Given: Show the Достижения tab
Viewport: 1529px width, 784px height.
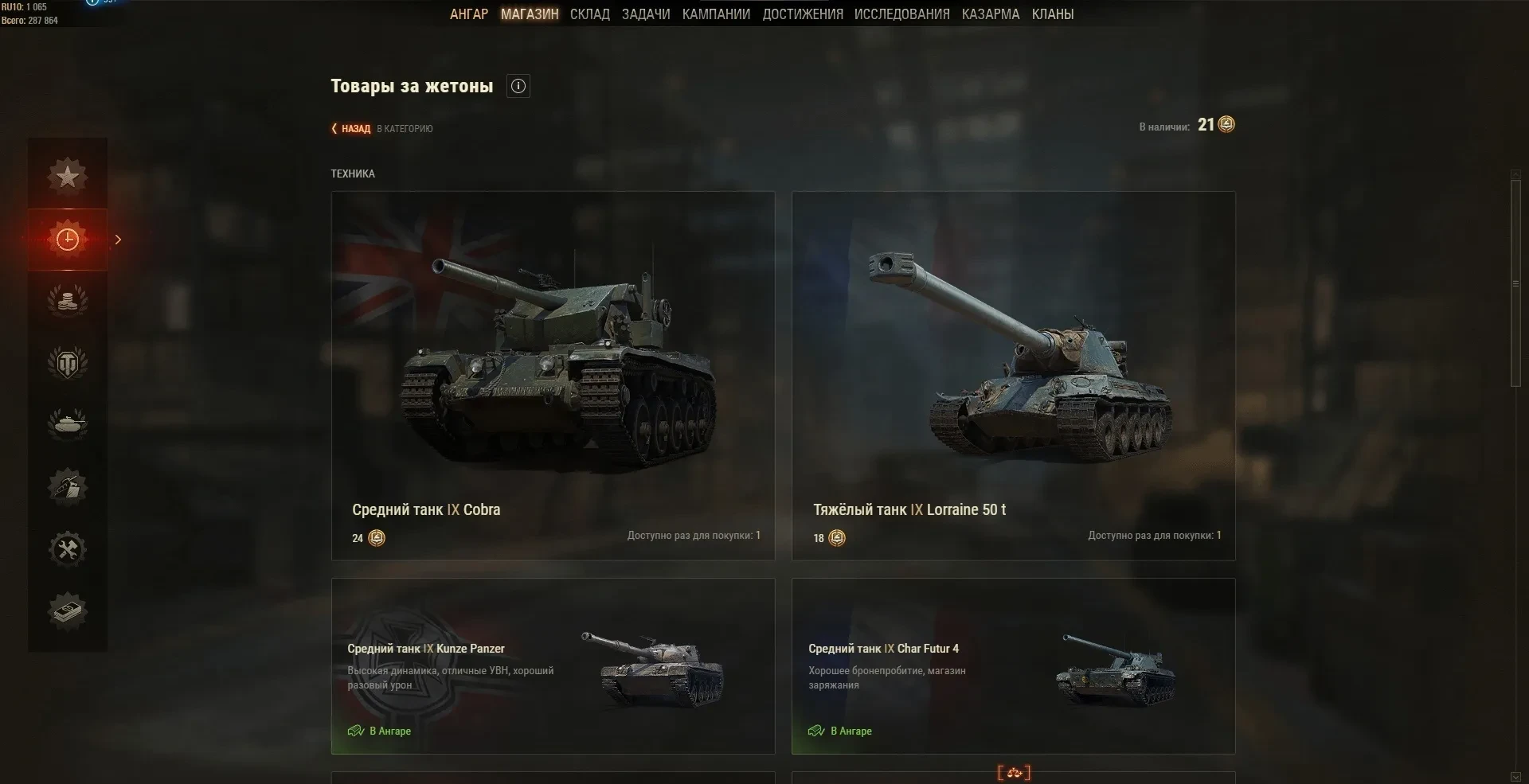Looking at the screenshot, I should pyautogui.click(x=802, y=14).
